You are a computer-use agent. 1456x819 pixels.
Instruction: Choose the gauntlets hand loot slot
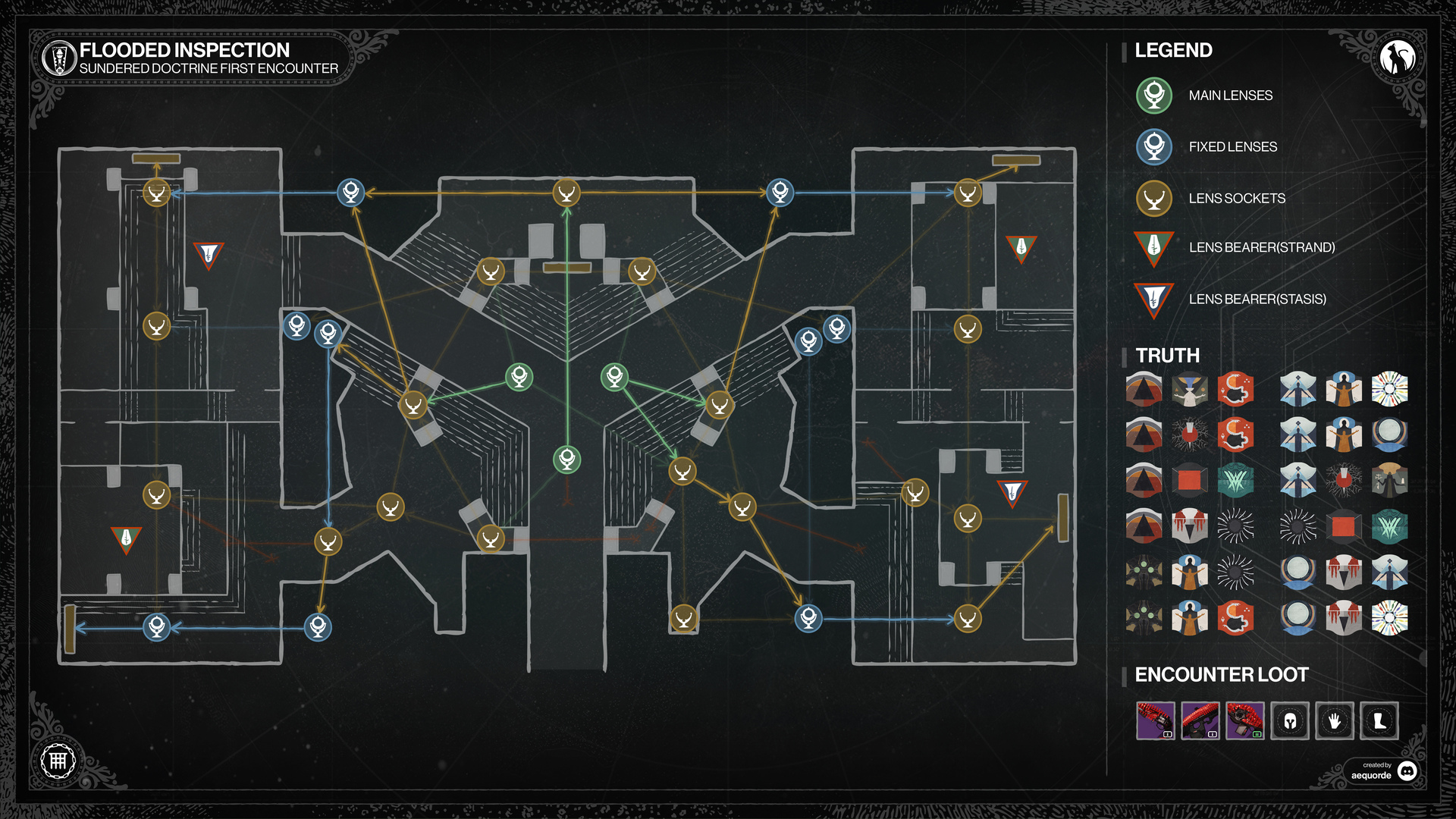point(1335,720)
